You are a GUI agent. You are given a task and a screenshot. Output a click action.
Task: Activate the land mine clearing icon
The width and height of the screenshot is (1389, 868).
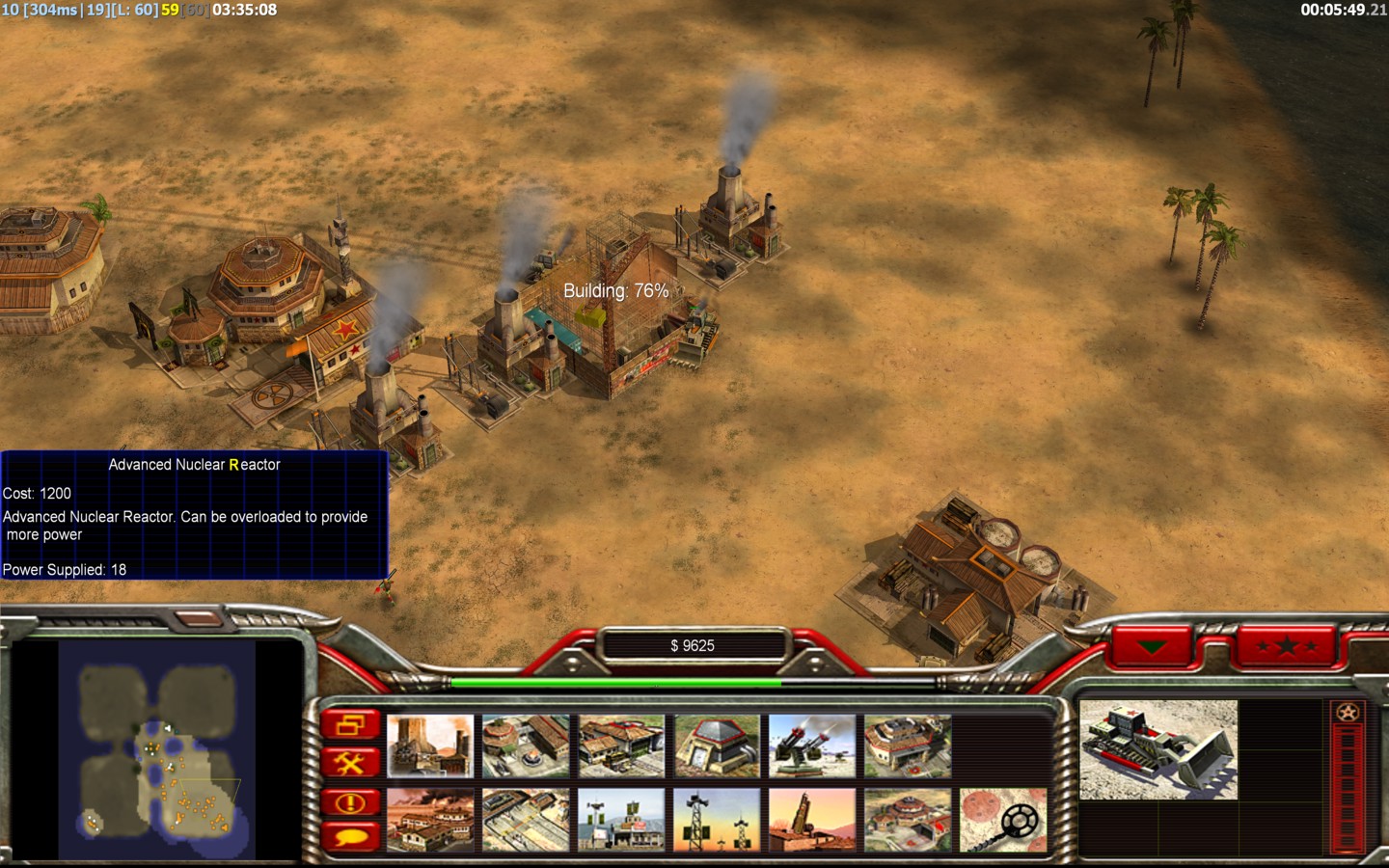pos(1003,820)
